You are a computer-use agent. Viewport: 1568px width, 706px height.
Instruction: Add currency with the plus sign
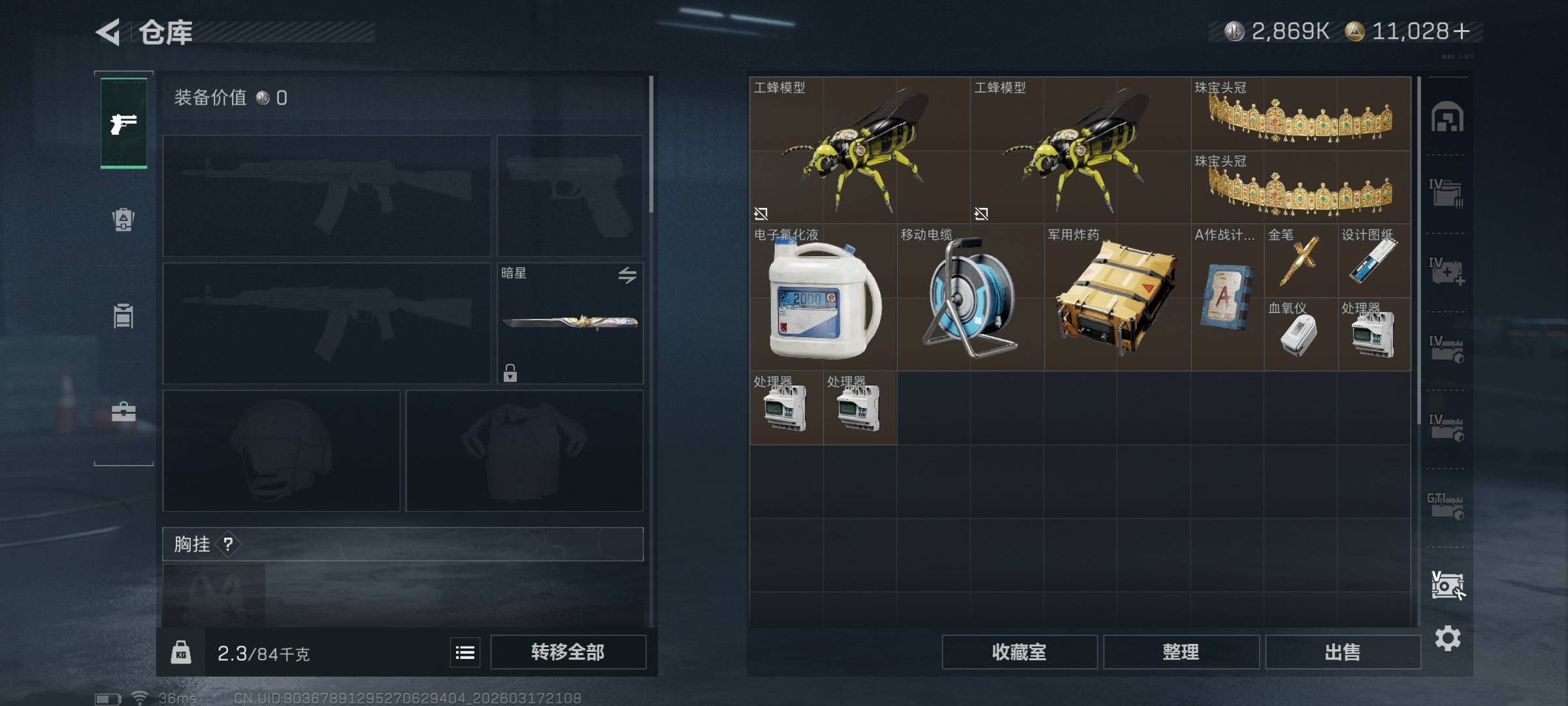pos(1462,31)
